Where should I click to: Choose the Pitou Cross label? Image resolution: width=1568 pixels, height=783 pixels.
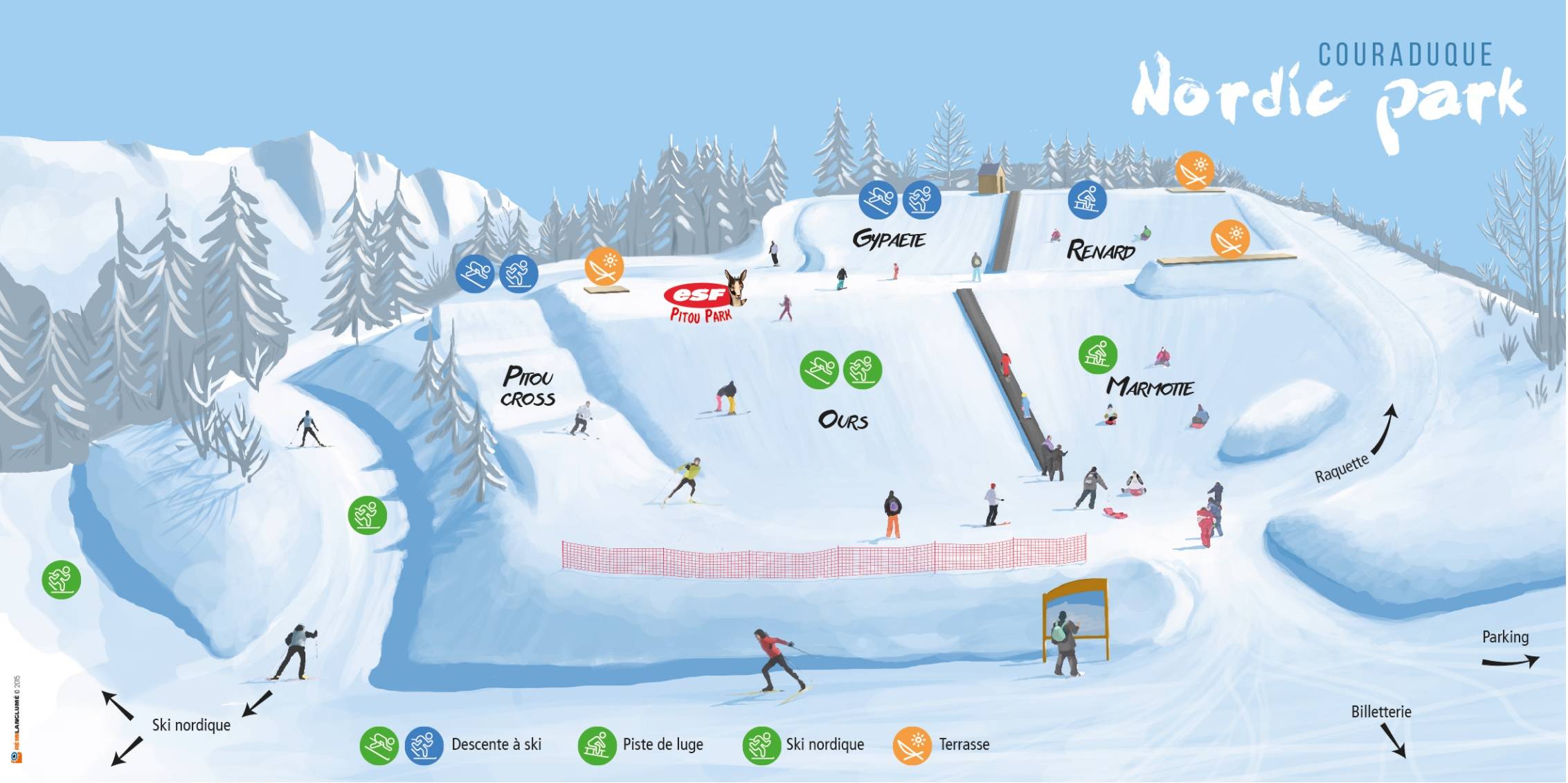tap(528, 387)
